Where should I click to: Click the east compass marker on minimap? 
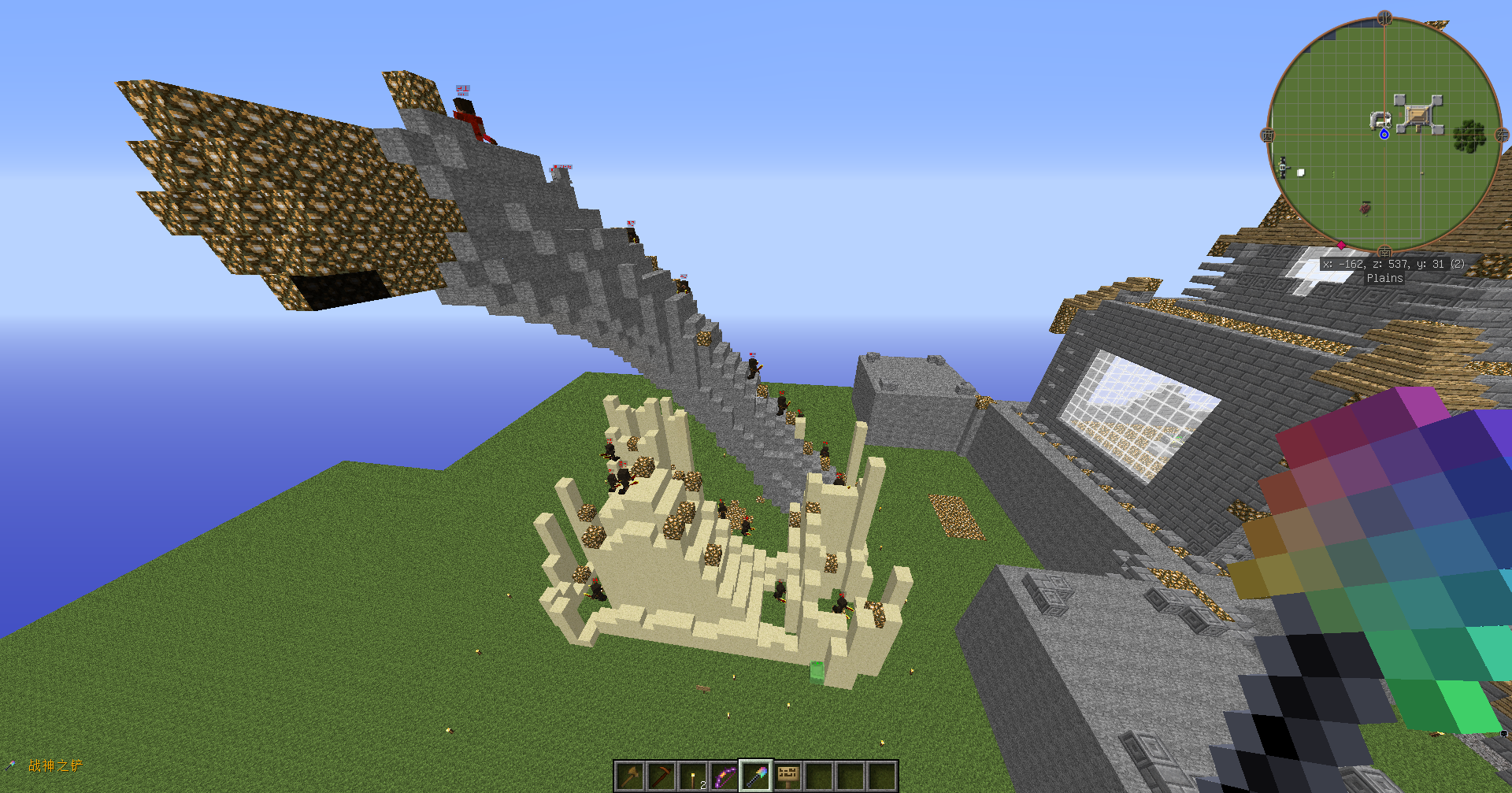click(1501, 135)
